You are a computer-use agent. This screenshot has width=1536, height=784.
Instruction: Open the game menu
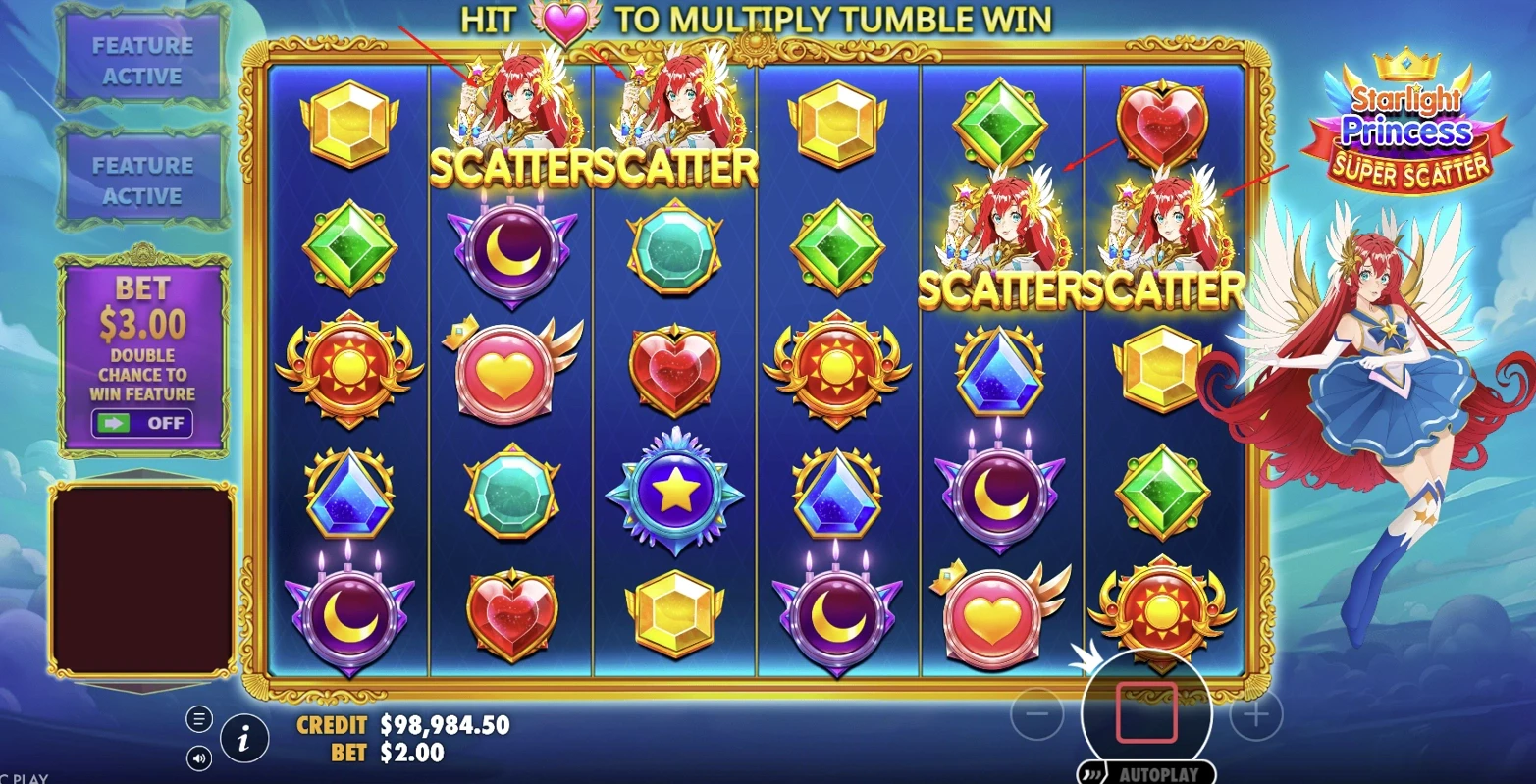click(199, 719)
